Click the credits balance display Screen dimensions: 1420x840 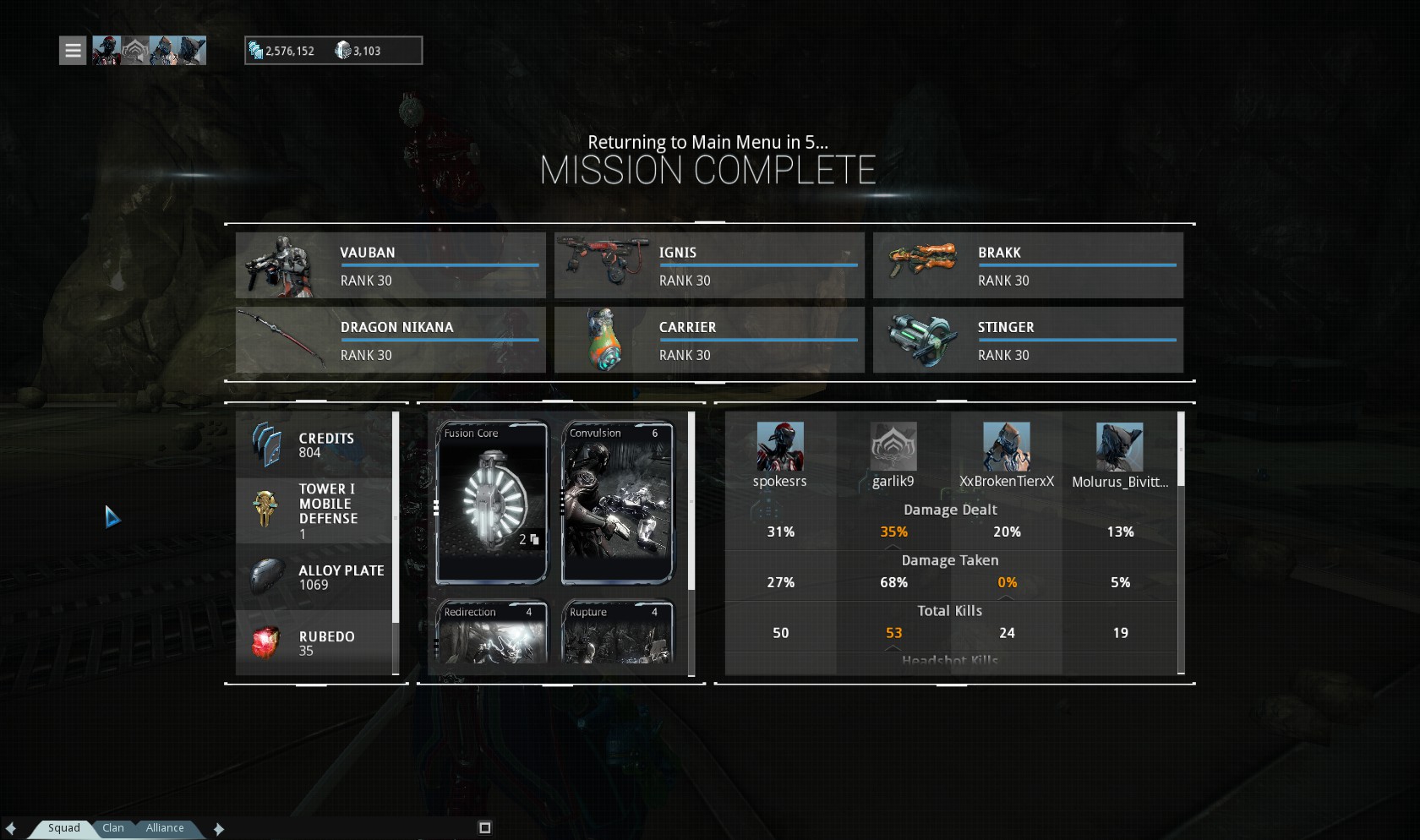282,51
